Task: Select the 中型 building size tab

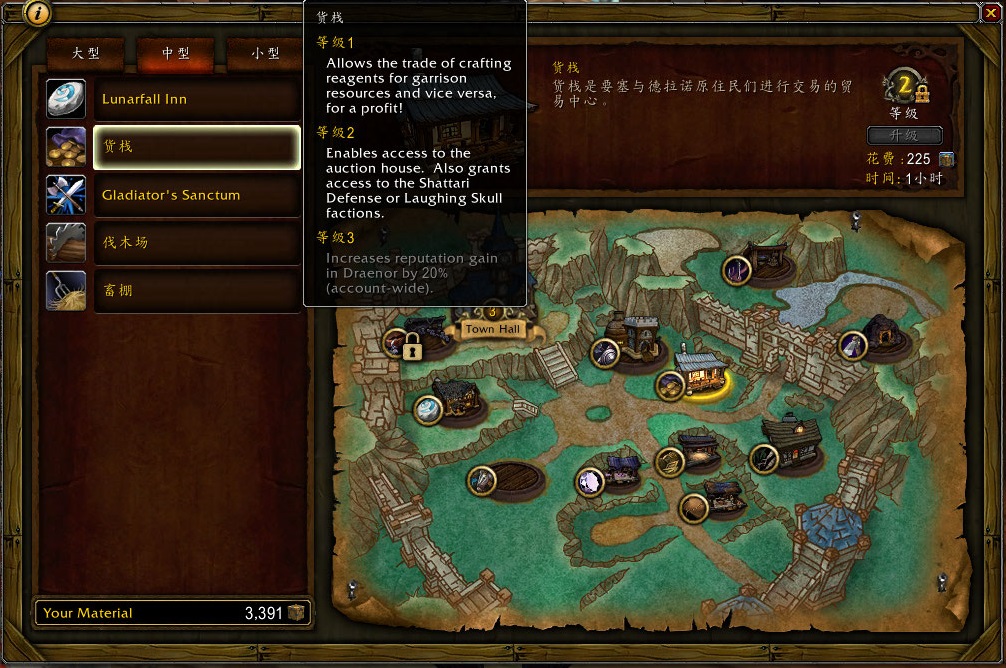Action: point(176,53)
